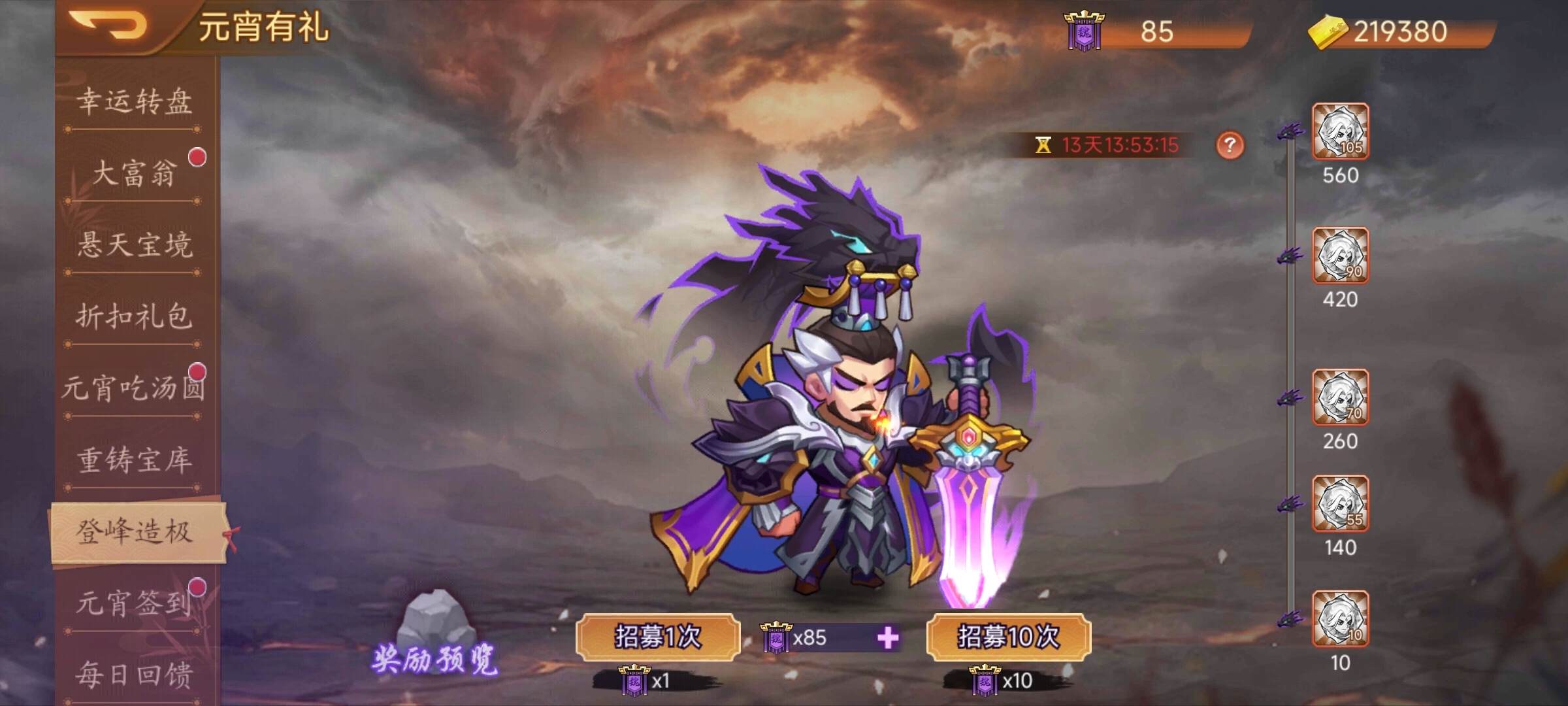Image resolution: width=1568 pixels, height=706 pixels.
Task: Open the 幸运转盘 tab
Action: point(135,101)
